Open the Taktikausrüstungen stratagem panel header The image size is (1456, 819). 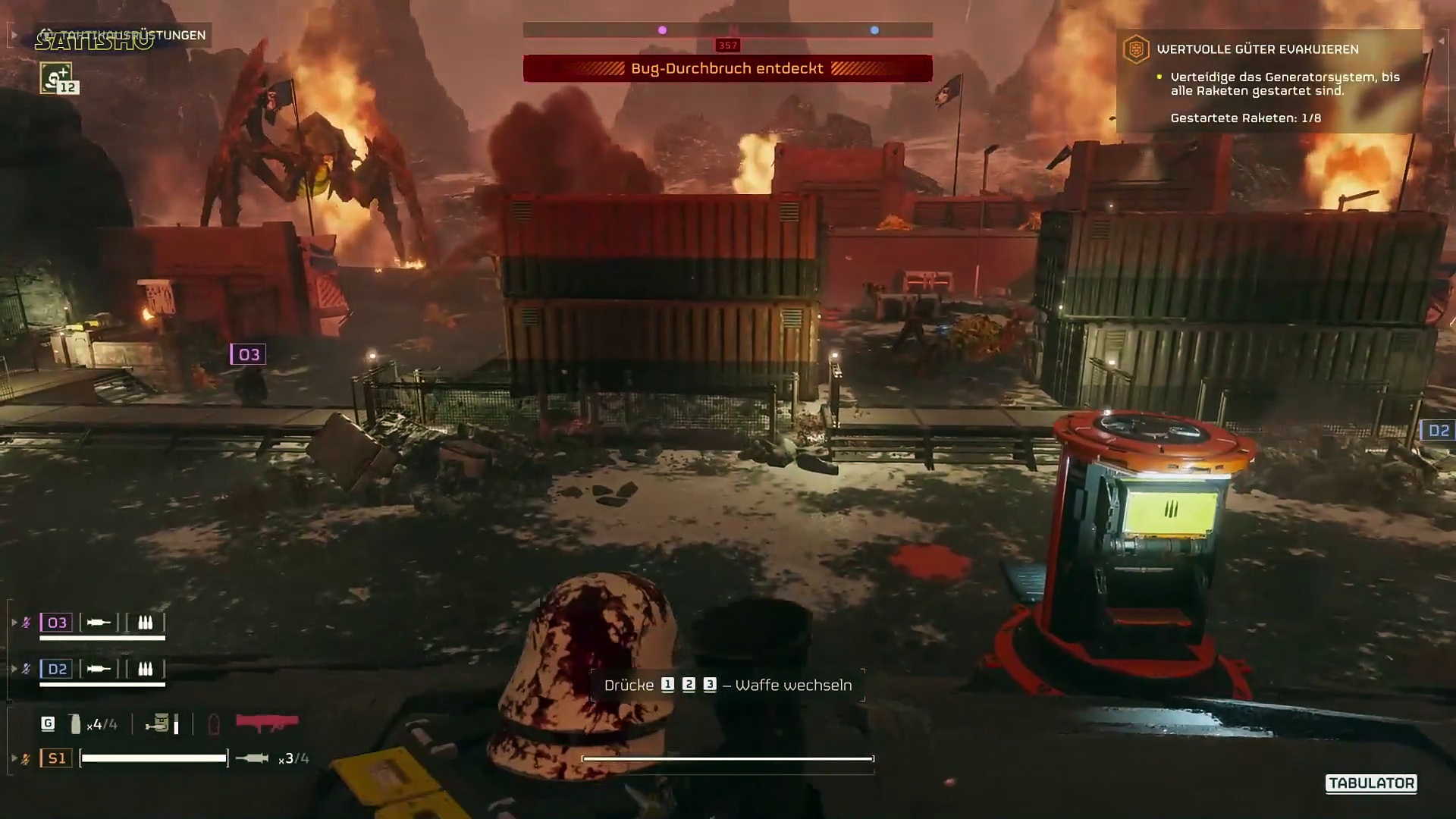point(123,36)
